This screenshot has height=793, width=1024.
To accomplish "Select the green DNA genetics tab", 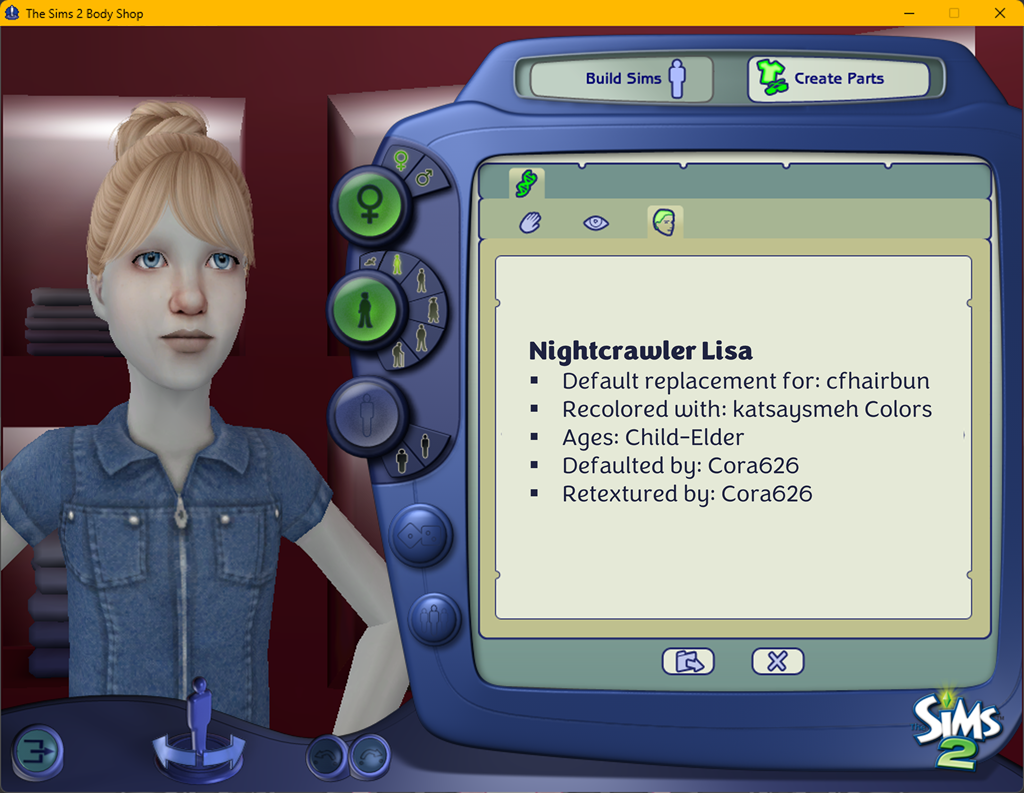I will pyautogui.click(x=526, y=183).
